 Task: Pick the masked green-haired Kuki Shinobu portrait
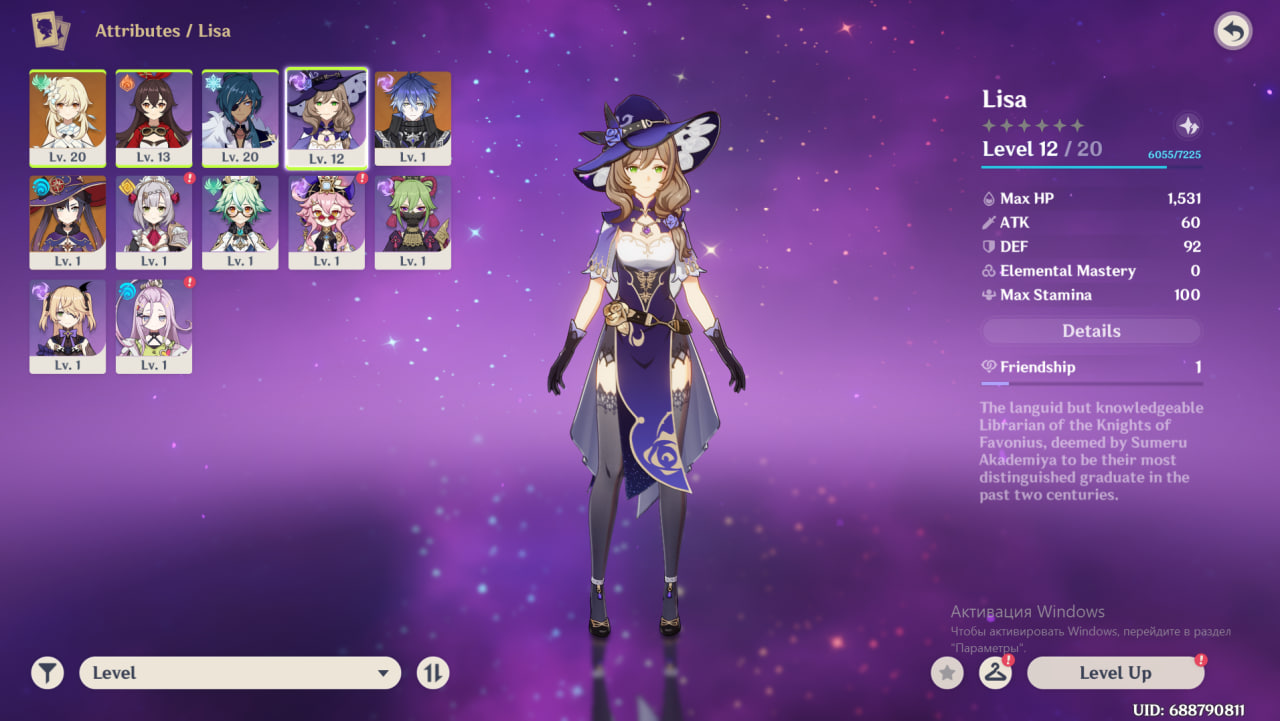[413, 222]
